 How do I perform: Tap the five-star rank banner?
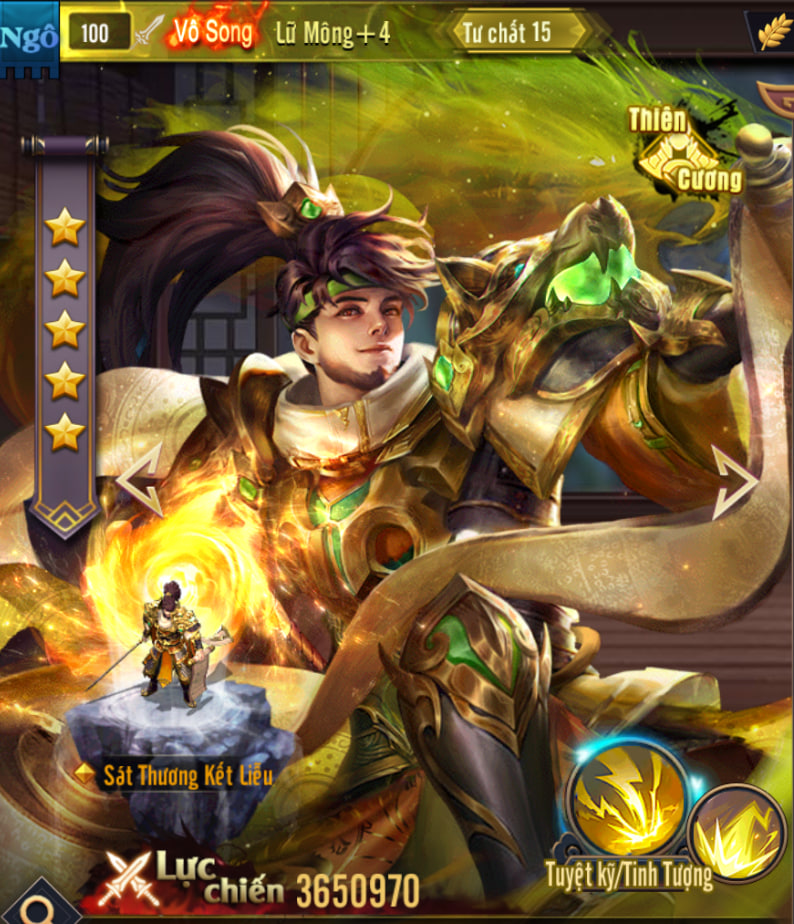[x=65, y=330]
